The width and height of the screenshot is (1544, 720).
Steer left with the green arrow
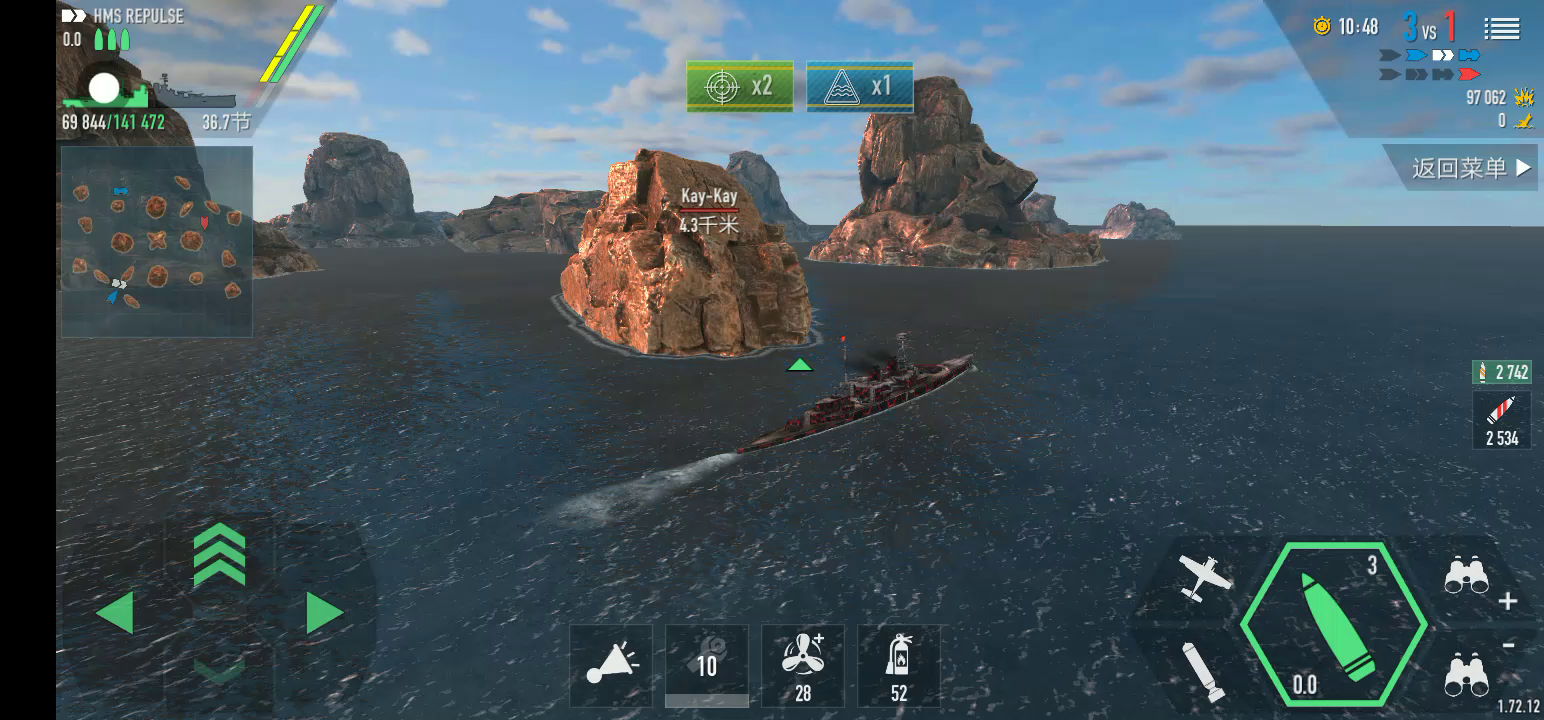116,612
